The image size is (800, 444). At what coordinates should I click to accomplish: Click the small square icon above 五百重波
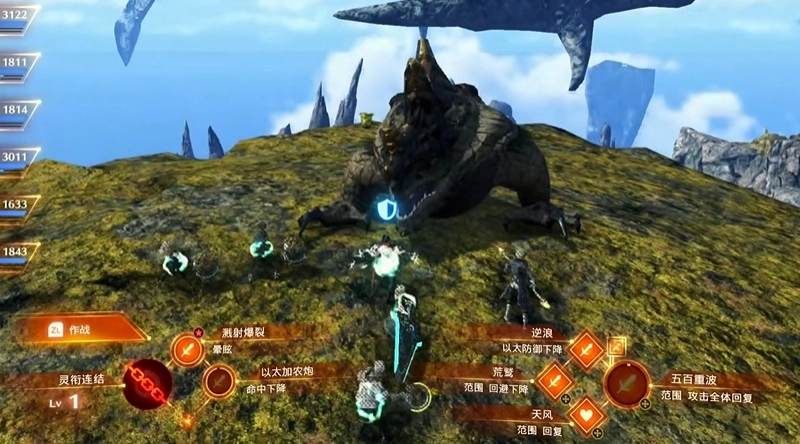(x=617, y=346)
